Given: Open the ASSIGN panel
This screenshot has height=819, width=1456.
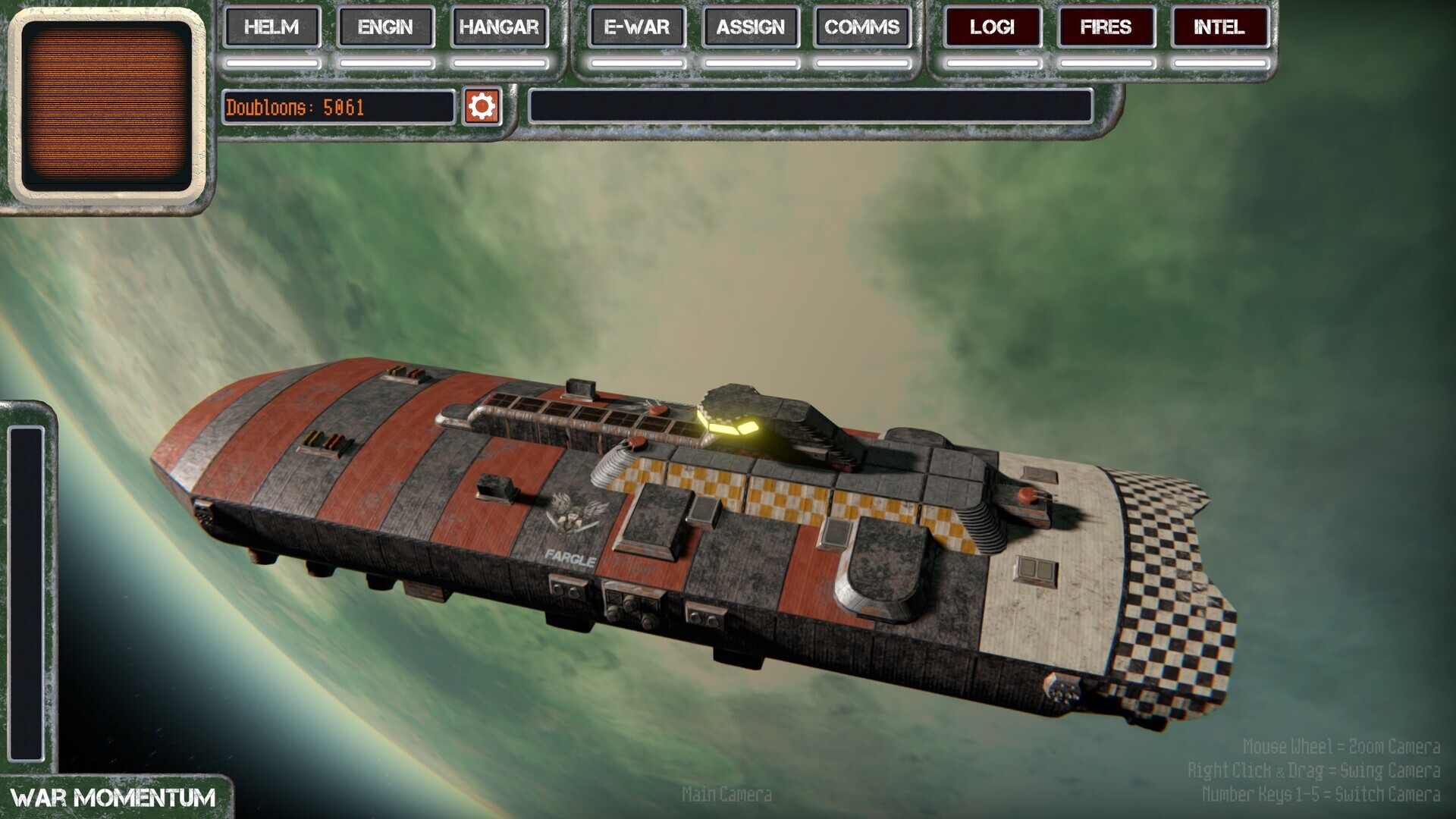Looking at the screenshot, I should click(x=750, y=27).
